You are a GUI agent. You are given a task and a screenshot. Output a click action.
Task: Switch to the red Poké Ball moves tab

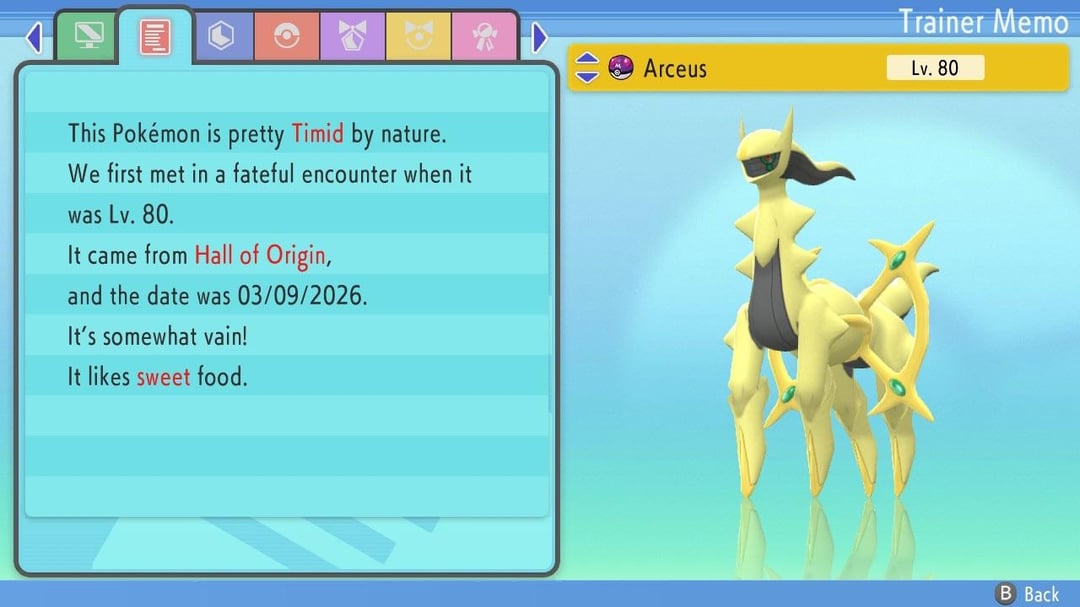[x=287, y=38]
